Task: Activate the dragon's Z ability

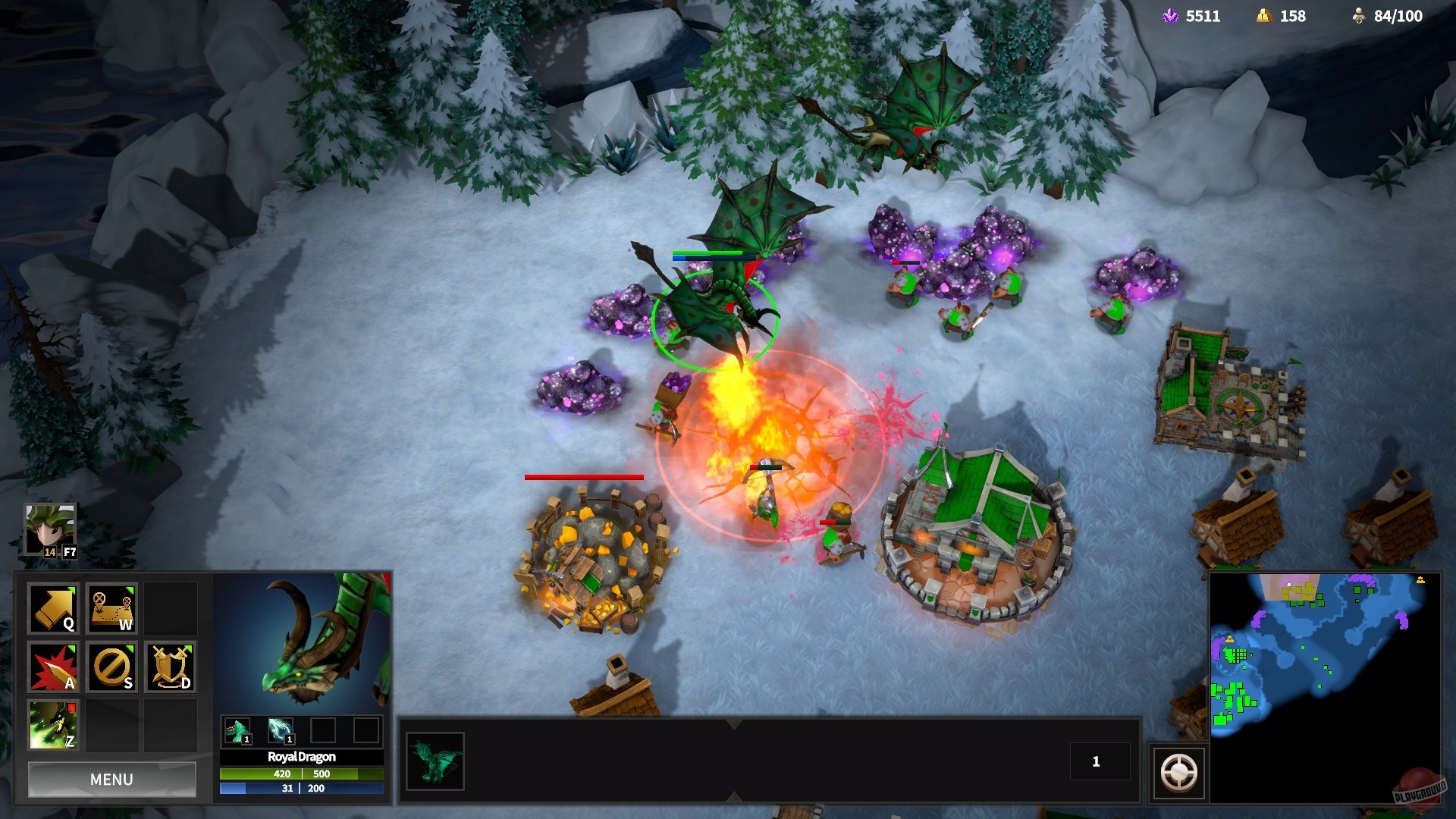Action: (x=53, y=725)
